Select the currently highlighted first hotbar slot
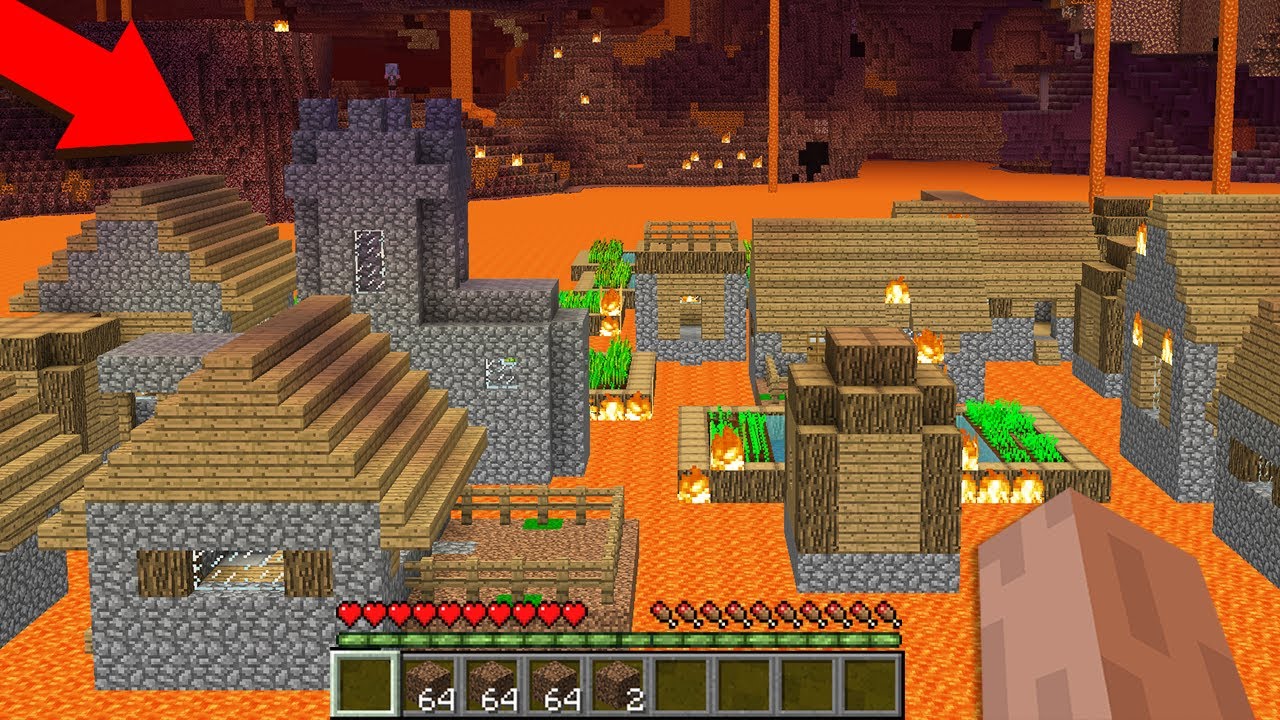Image resolution: width=1280 pixels, height=720 pixels. 365,686
